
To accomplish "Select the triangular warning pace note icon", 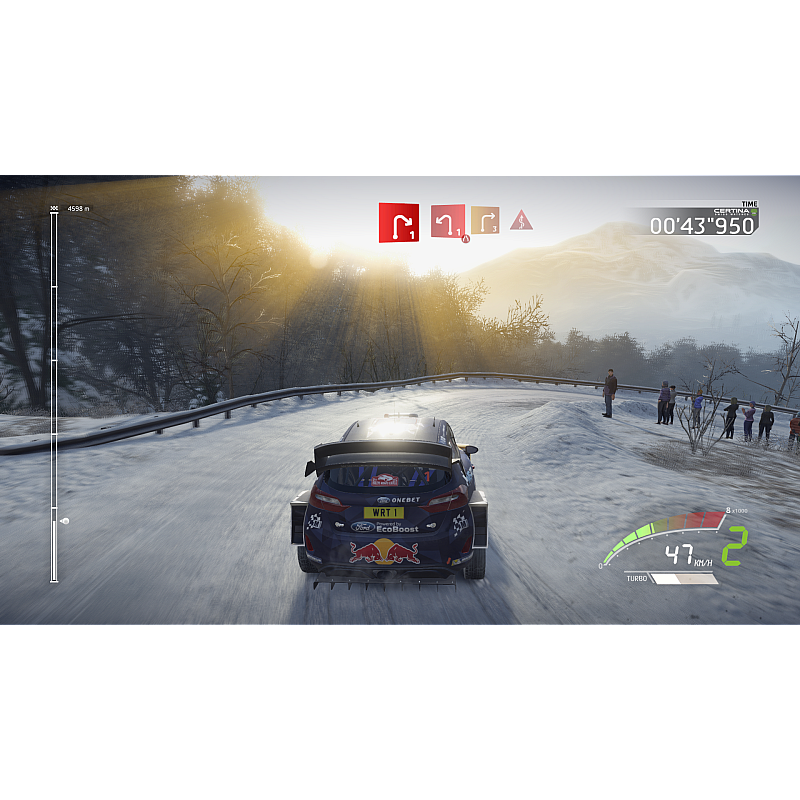I will (521, 220).
